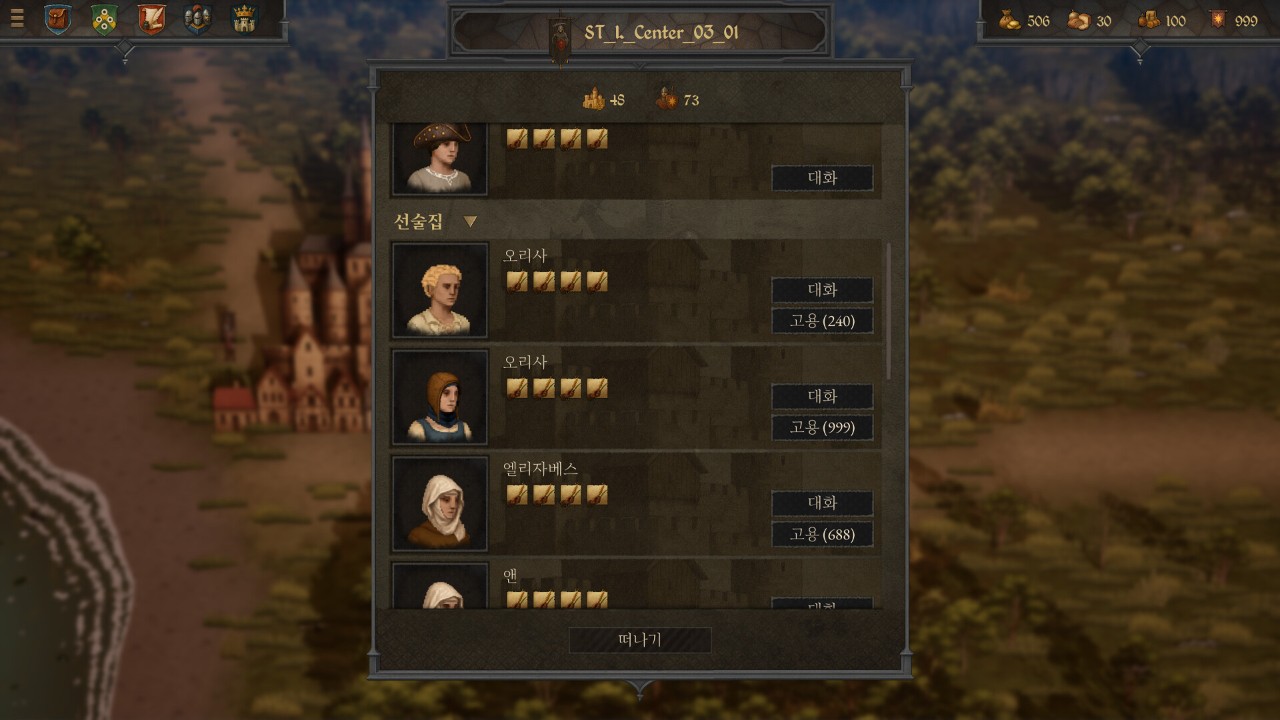Viewport: 1280px width, 720px height.
Task: Click the recruit list scrollbar
Action: pyautogui.click(x=888, y=310)
